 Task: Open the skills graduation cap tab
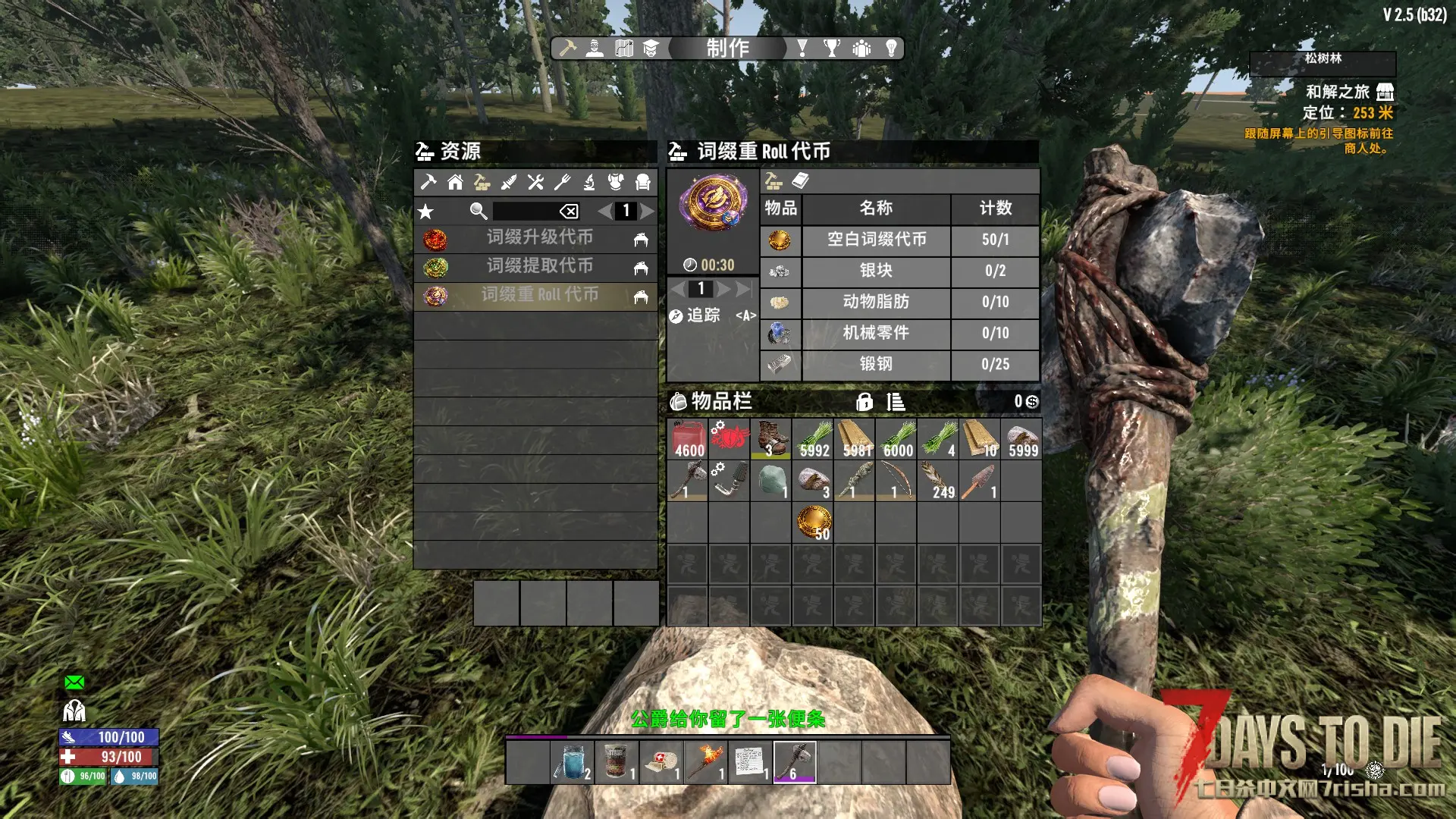pos(651,49)
